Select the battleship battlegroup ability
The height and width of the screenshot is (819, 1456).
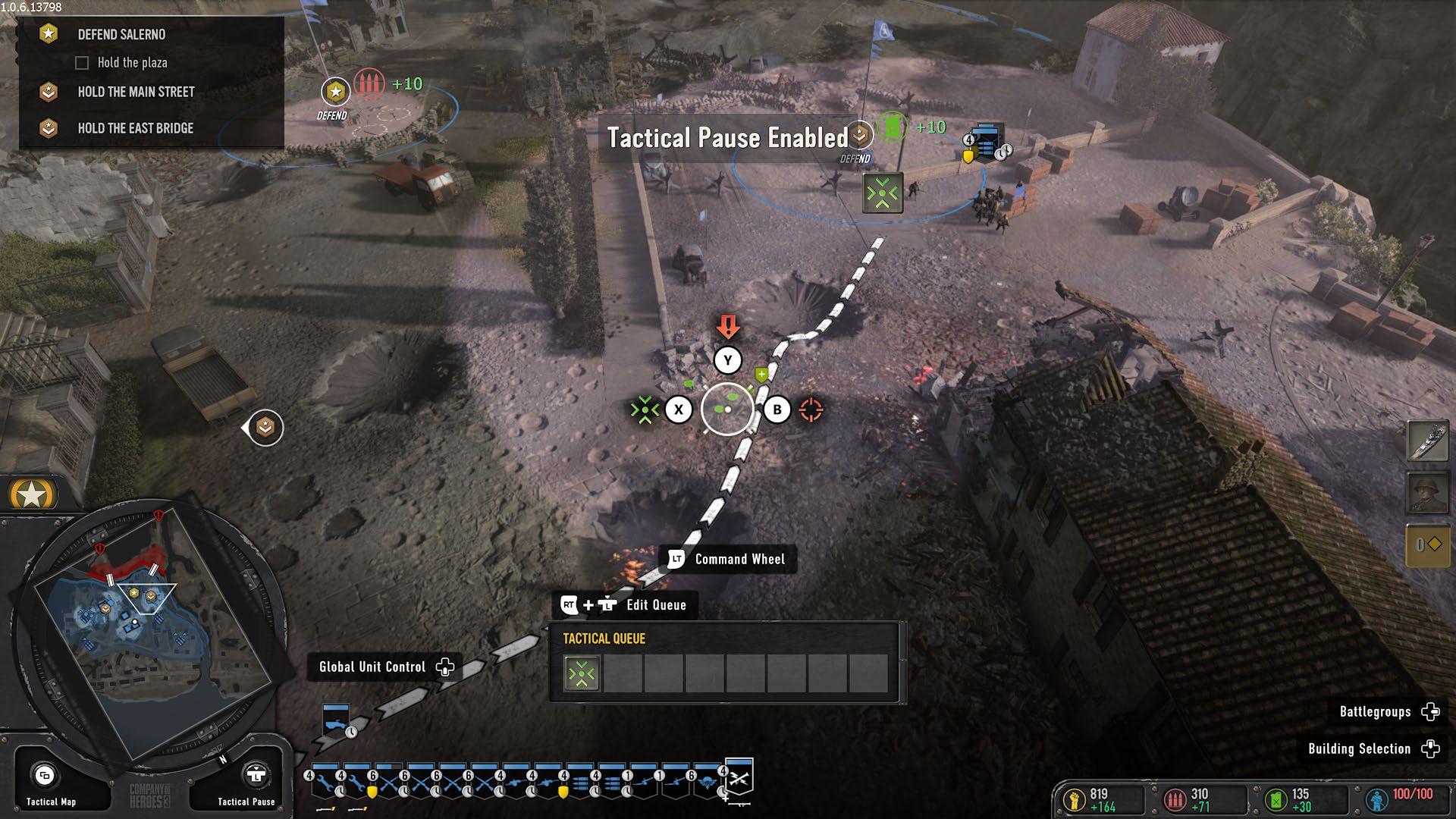[1427, 441]
